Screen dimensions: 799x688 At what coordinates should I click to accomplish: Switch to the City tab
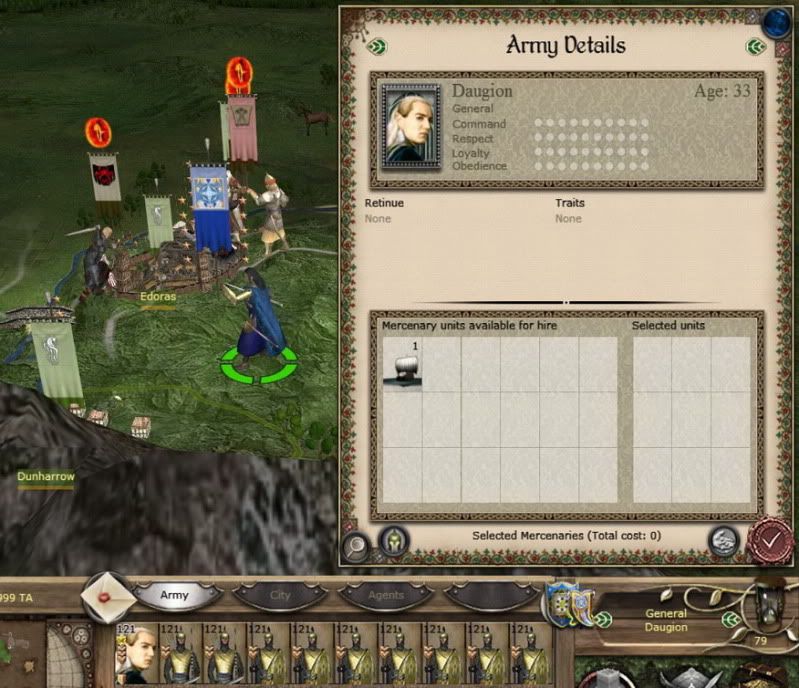281,595
